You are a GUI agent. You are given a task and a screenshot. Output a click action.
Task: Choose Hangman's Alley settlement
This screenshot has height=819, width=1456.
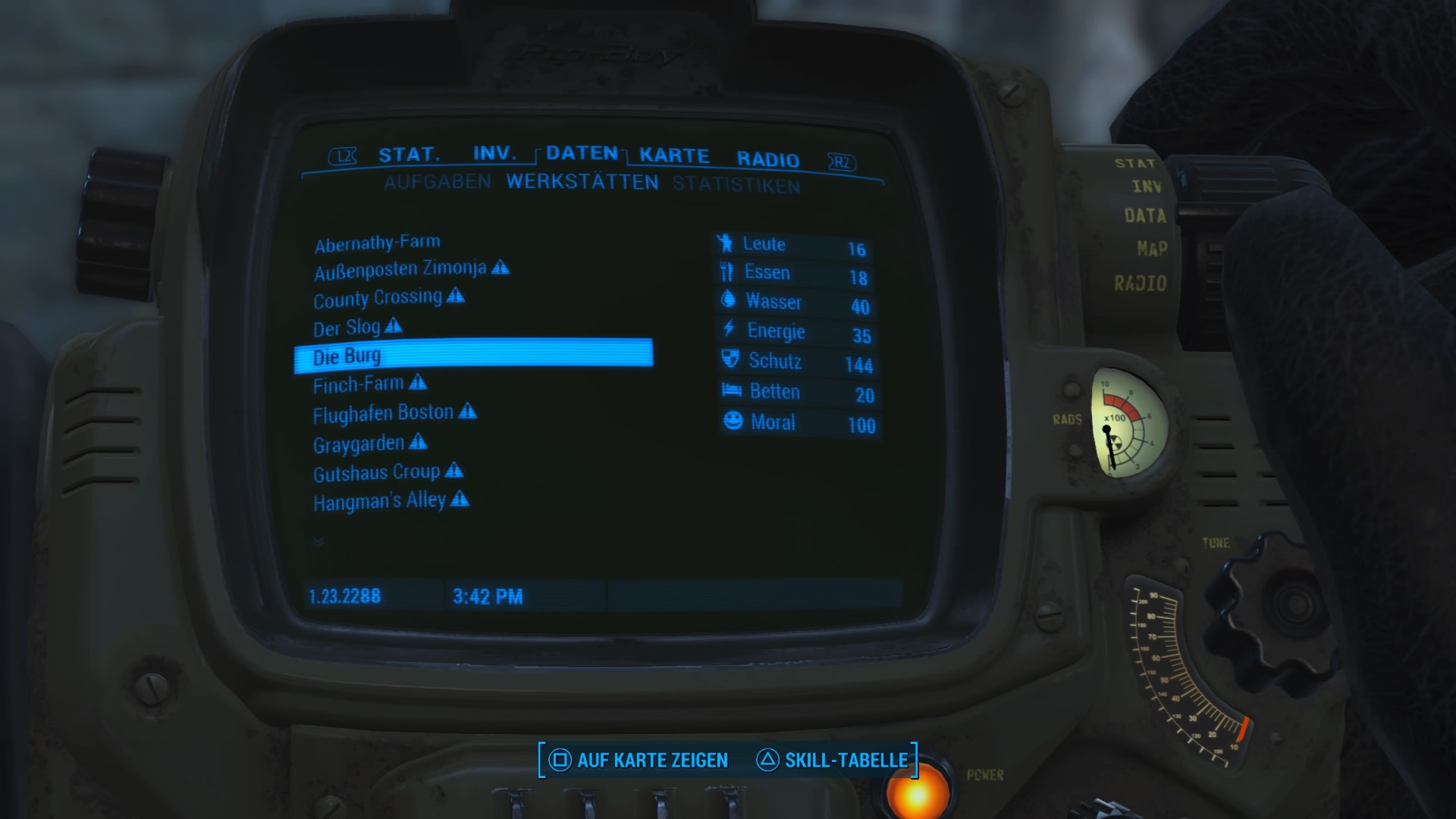point(379,501)
